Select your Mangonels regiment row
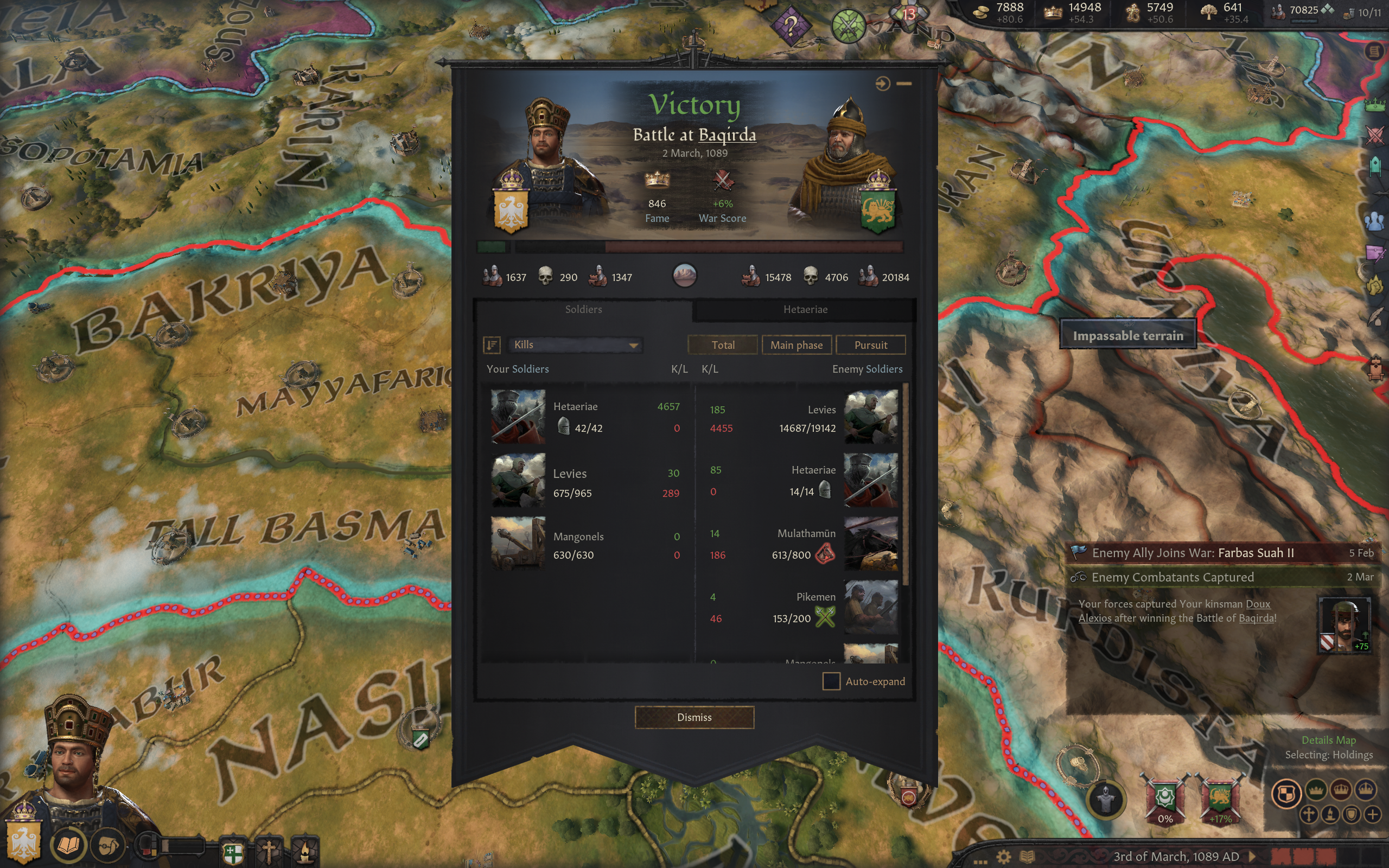Image resolution: width=1389 pixels, height=868 pixels. [585, 544]
